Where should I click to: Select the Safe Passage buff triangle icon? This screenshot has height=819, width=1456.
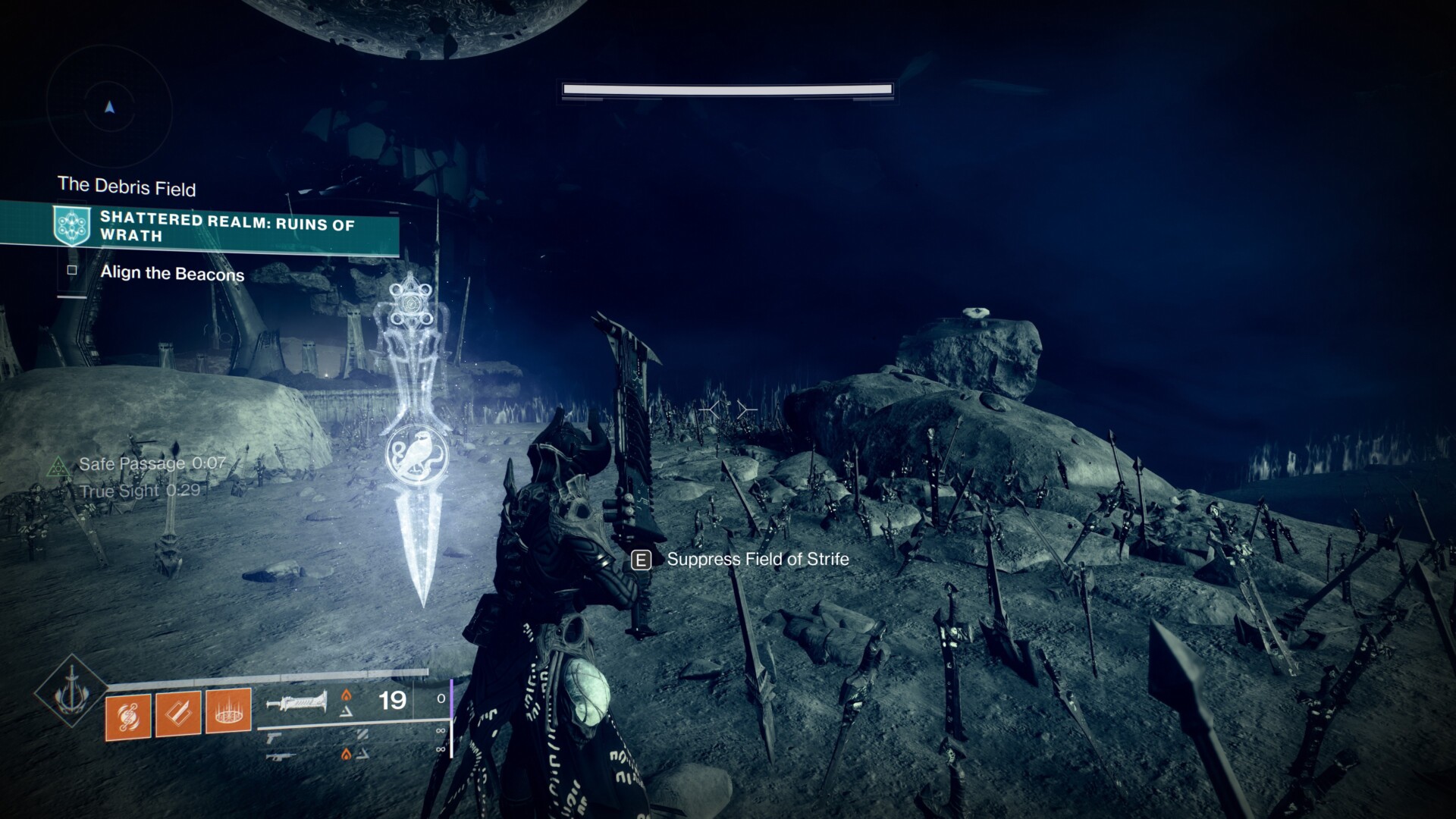point(58,466)
